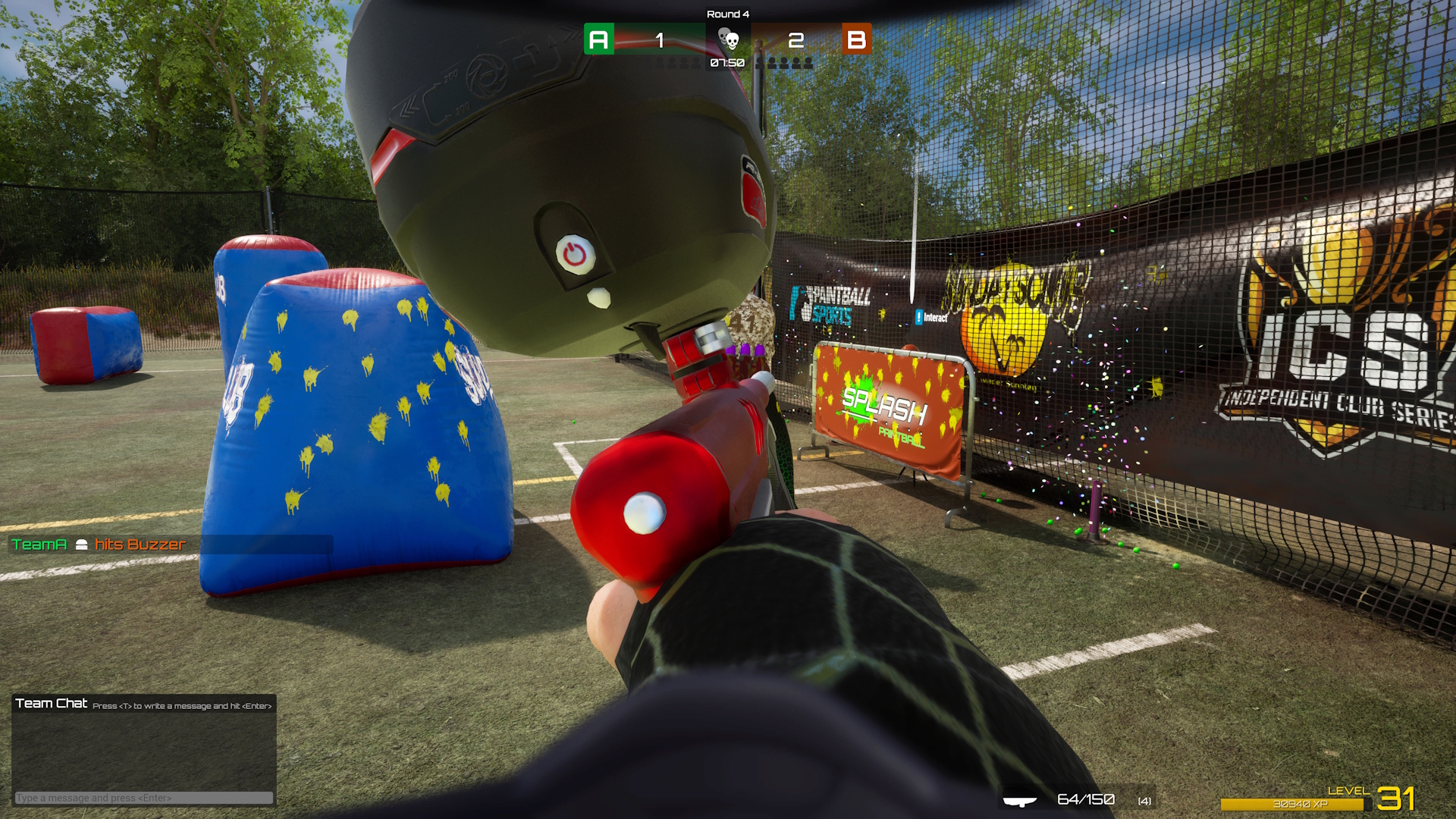
Task: Click the hopper ammo icon near 64/150
Action: (x=1020, y=800)
